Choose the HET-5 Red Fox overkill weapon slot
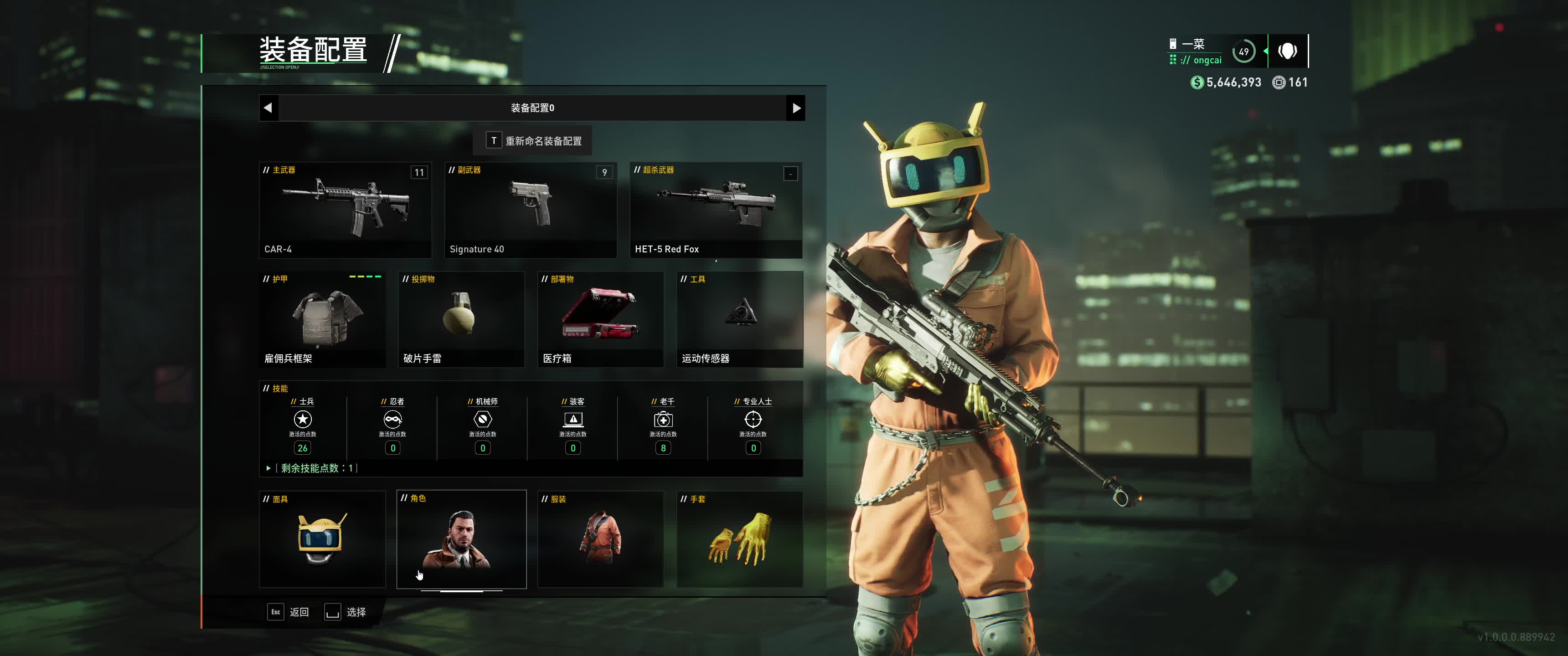1568x656 pixels. click(x=716, y=210)
